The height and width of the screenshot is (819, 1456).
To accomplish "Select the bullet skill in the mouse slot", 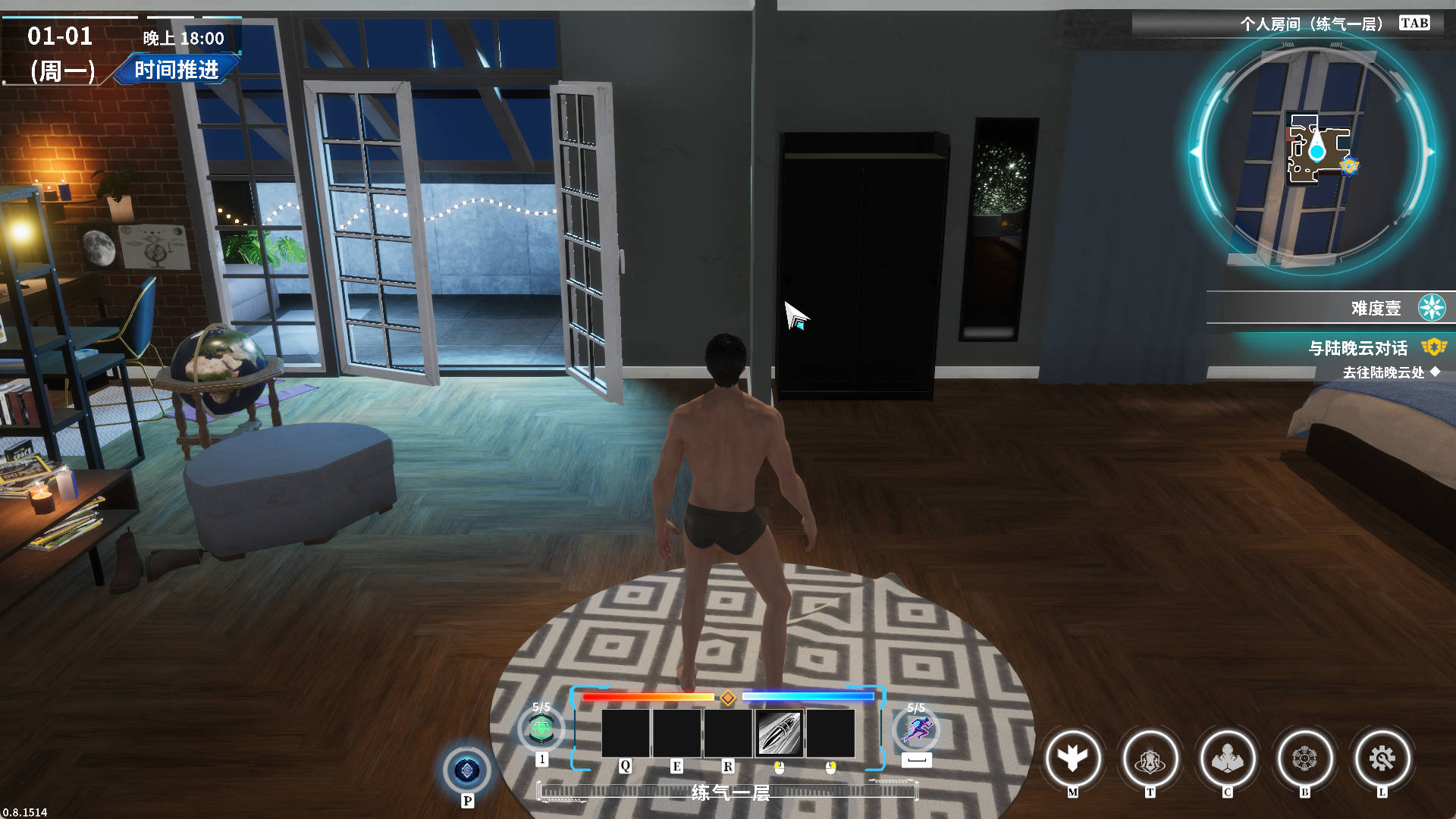I will 778,732.
